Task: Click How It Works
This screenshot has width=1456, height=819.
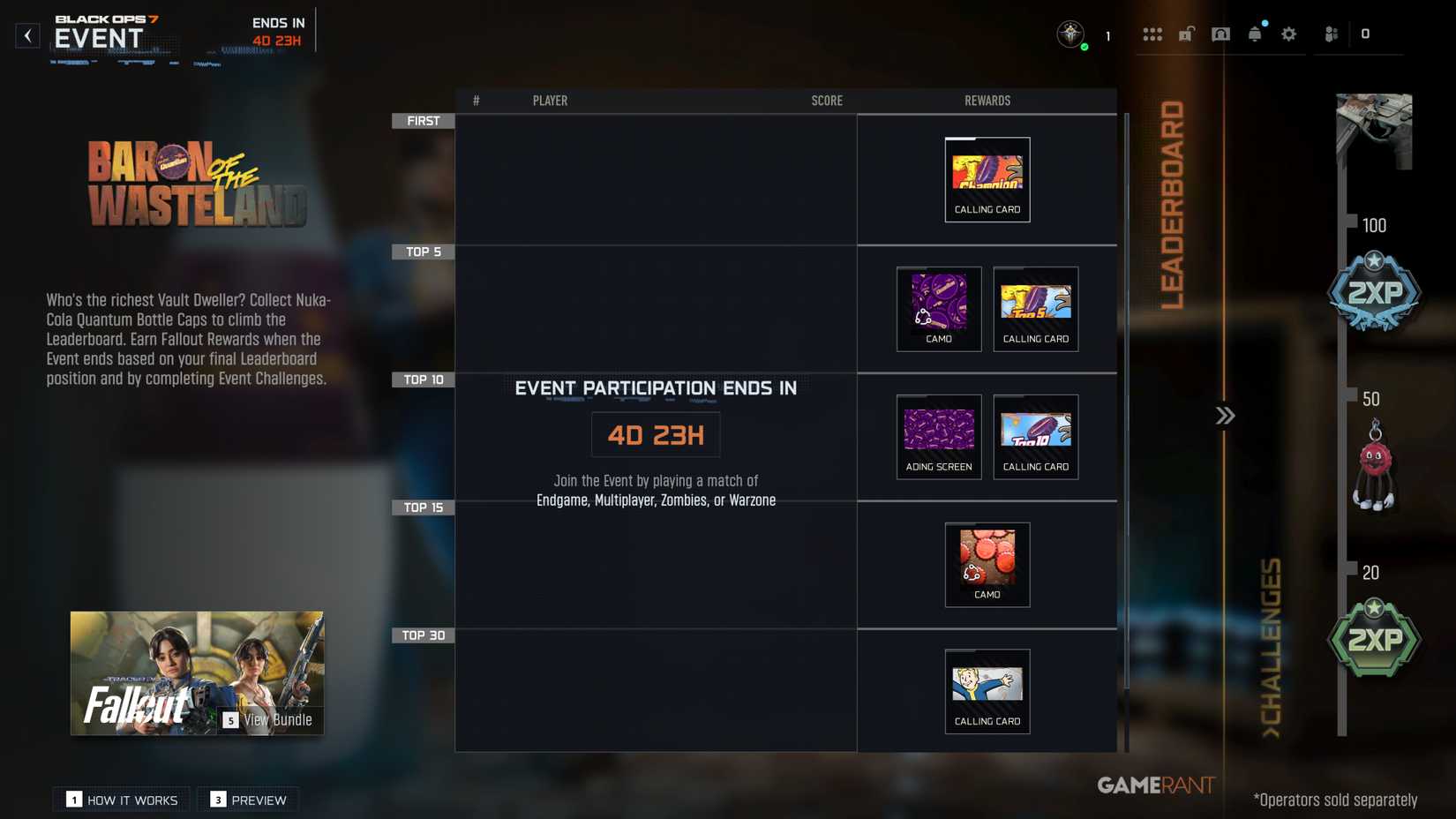Action: pos(120,800)
